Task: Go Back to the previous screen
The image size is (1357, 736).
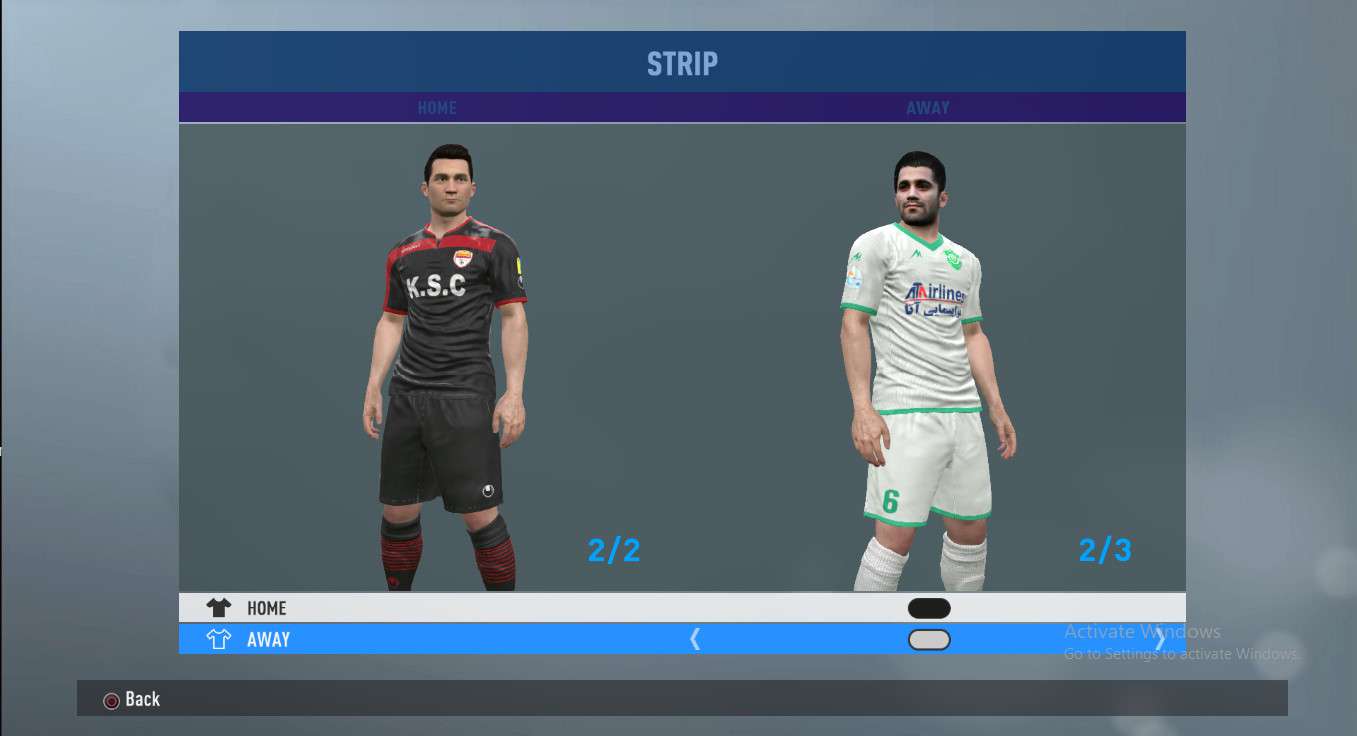Action: (x=132, y=699)
